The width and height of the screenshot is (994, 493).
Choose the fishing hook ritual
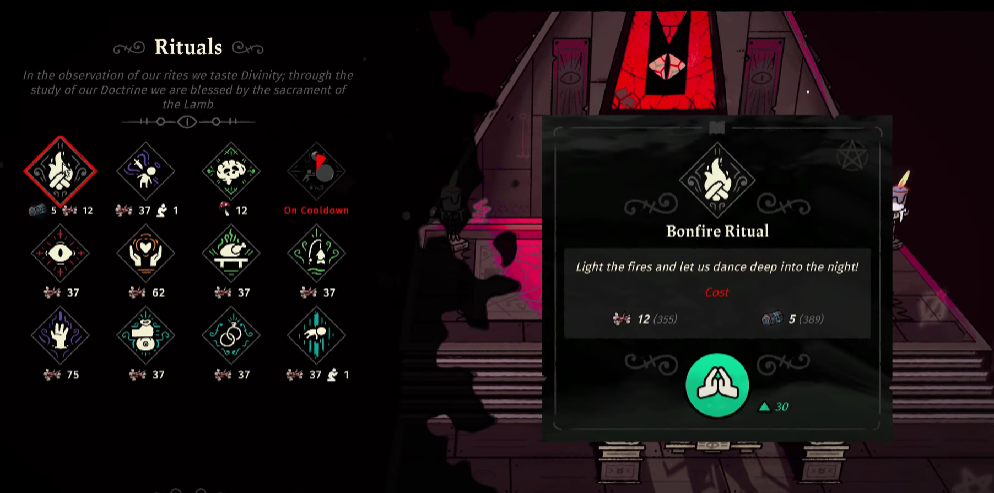pyautogui.click(x=316, y=254)
